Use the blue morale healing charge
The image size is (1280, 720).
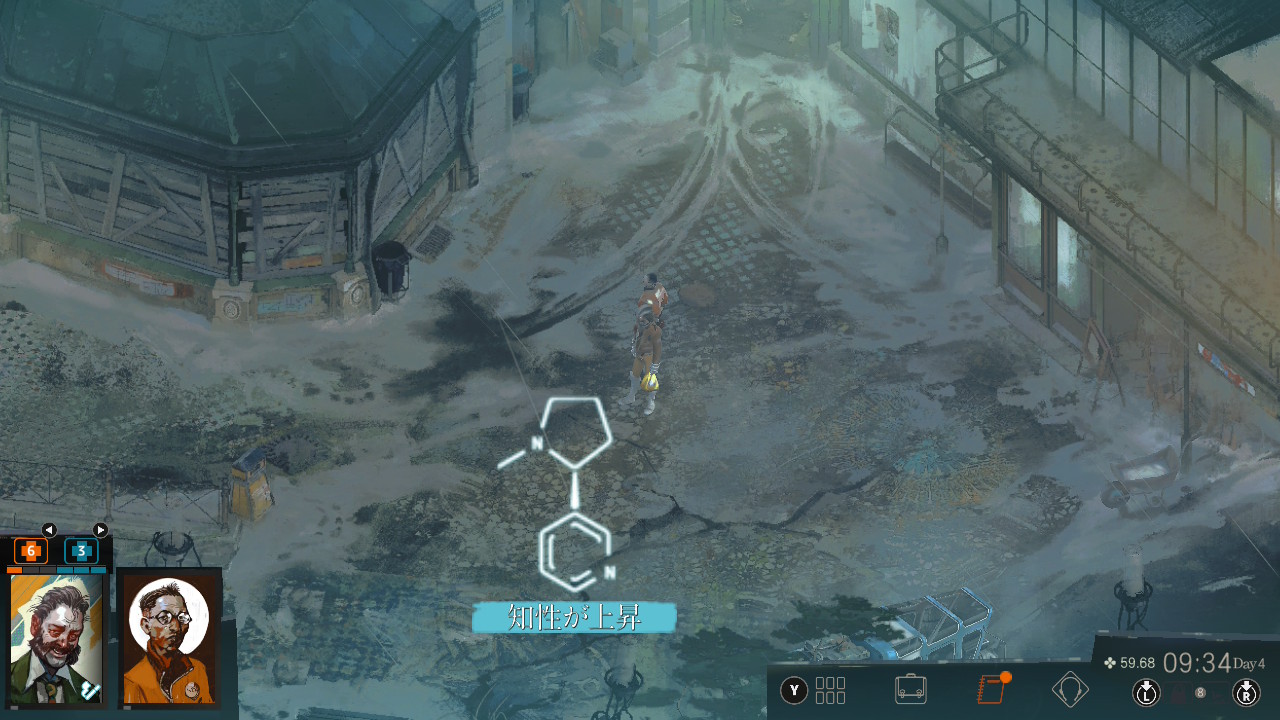[81, 551]
